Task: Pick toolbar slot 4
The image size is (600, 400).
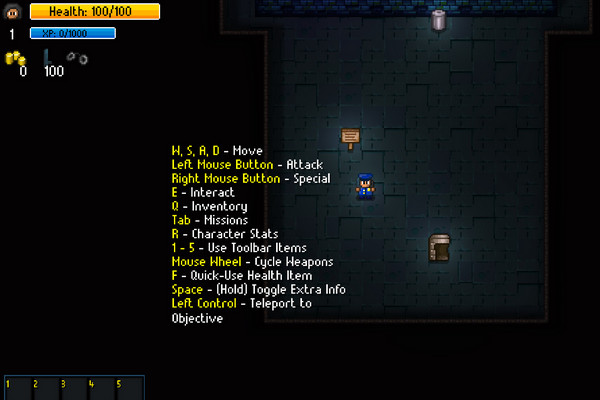Action: tap(102, 388)
